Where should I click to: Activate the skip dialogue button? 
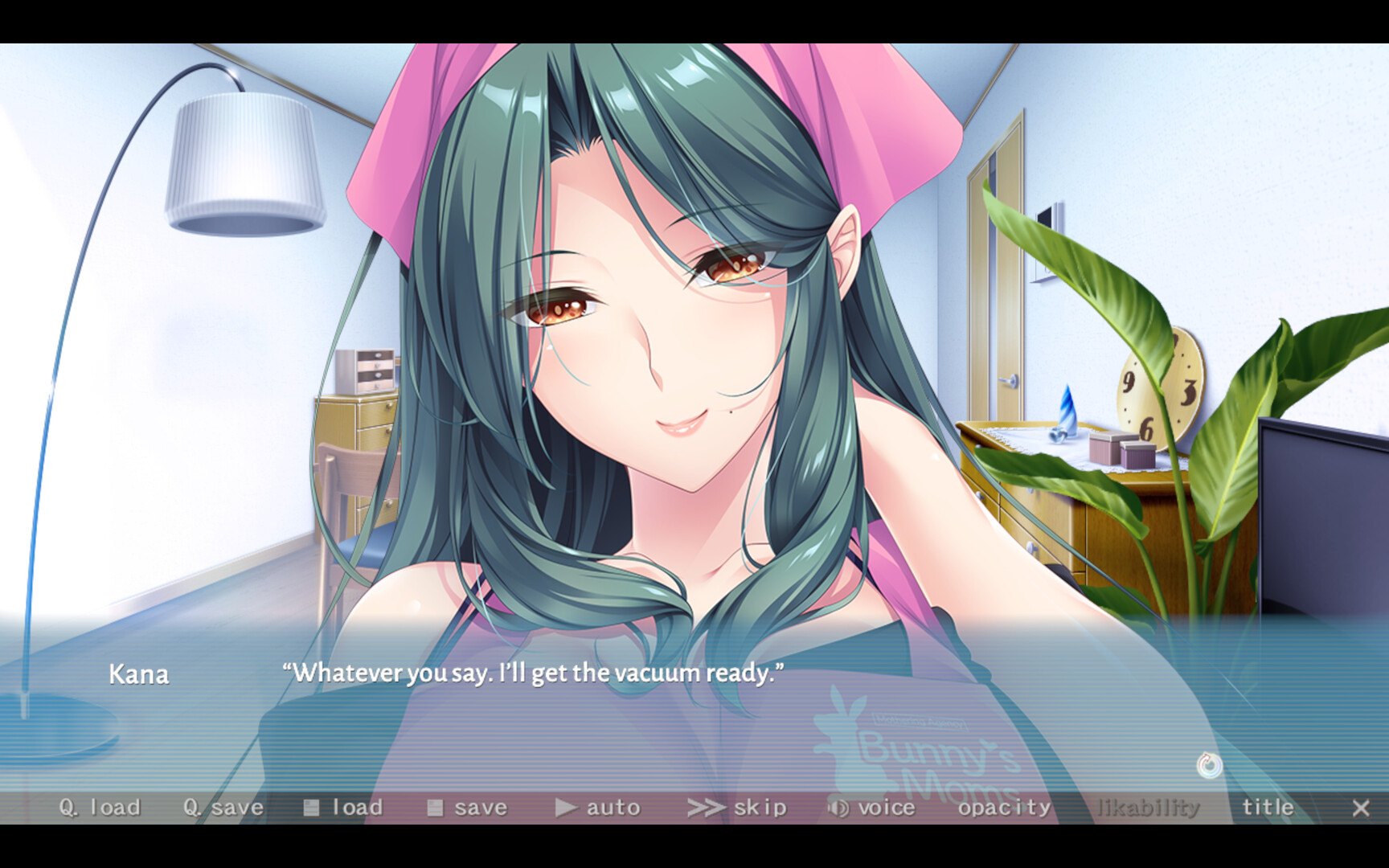click(737, 808)
